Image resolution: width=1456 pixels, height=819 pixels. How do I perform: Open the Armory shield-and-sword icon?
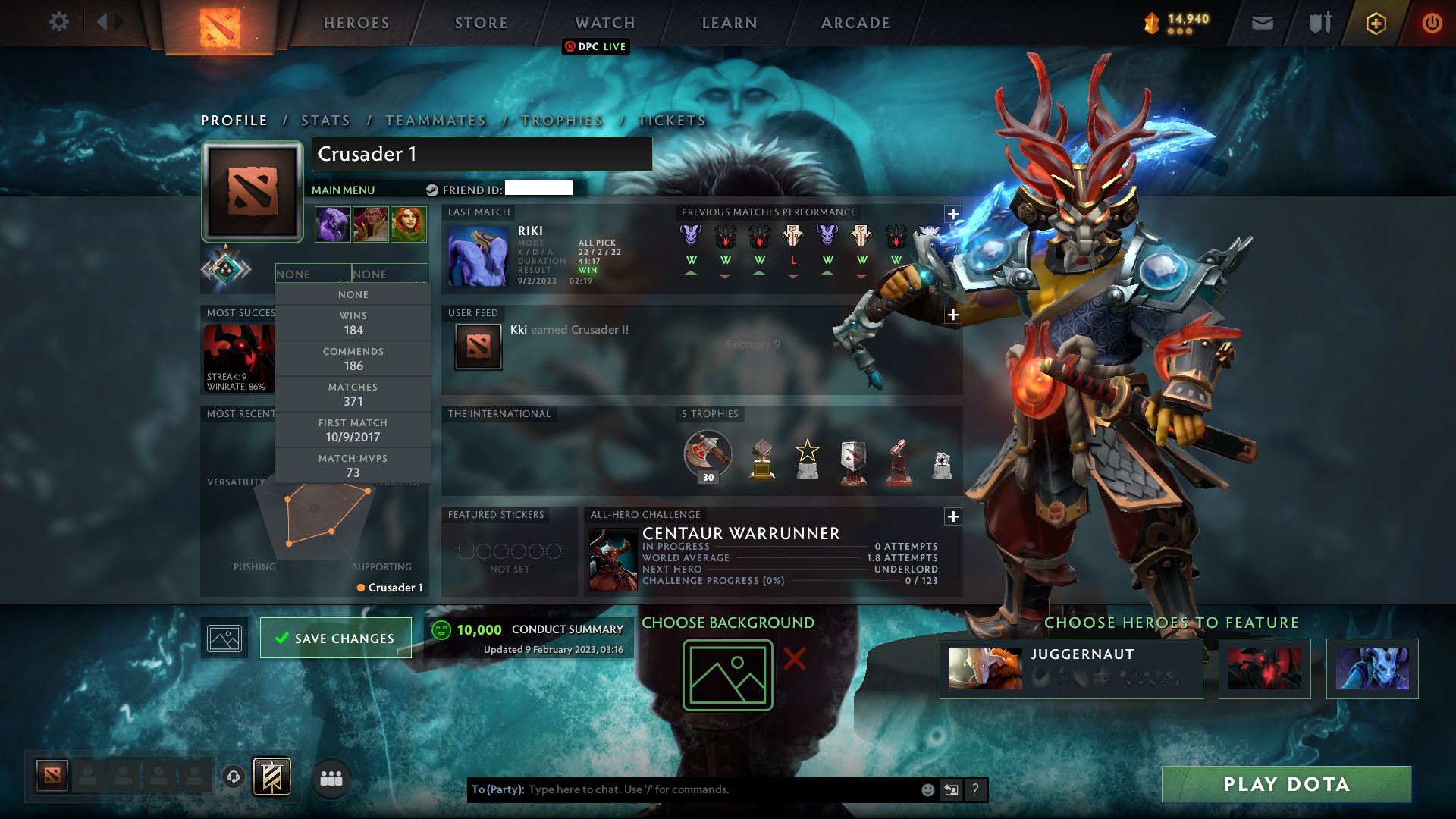pos(1319,23)
